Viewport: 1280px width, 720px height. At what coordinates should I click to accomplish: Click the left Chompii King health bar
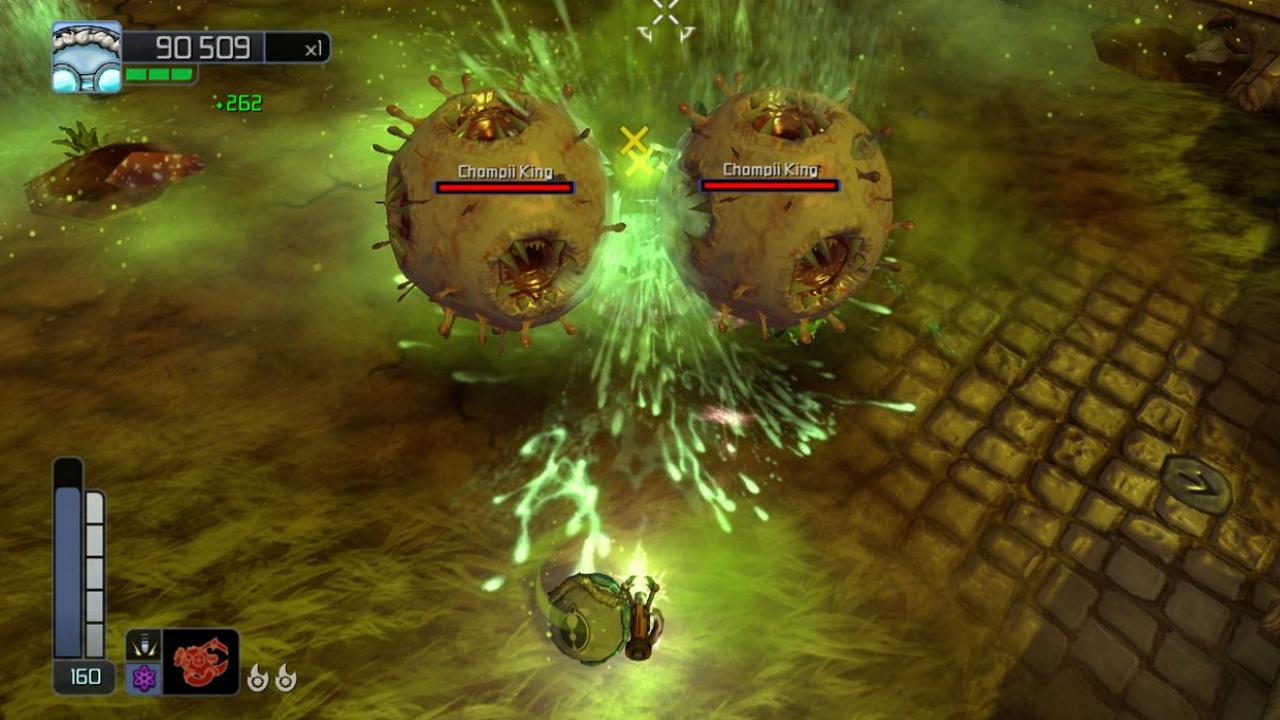[x=503, y=186]
